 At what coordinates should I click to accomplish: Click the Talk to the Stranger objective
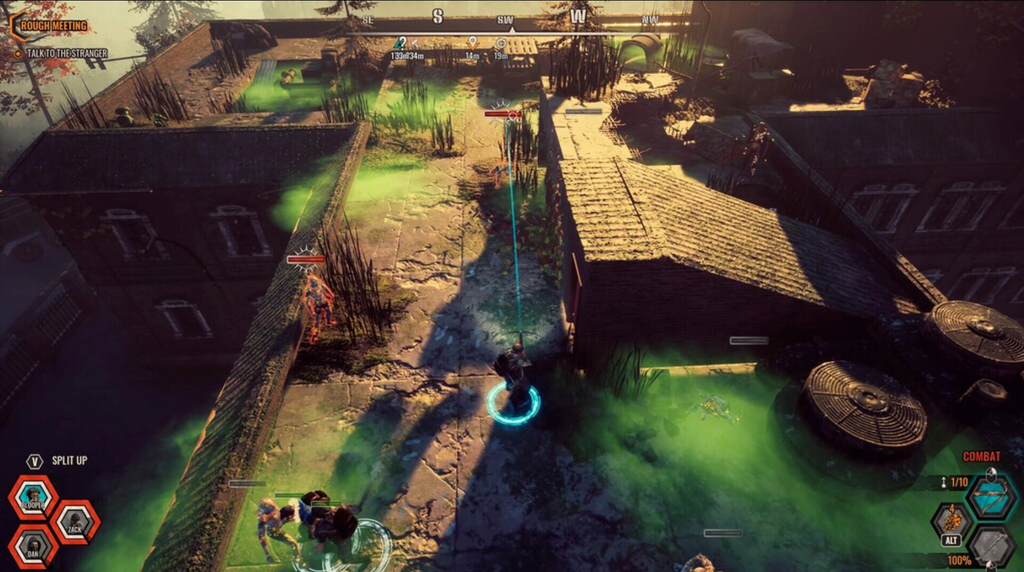[66, 53]
